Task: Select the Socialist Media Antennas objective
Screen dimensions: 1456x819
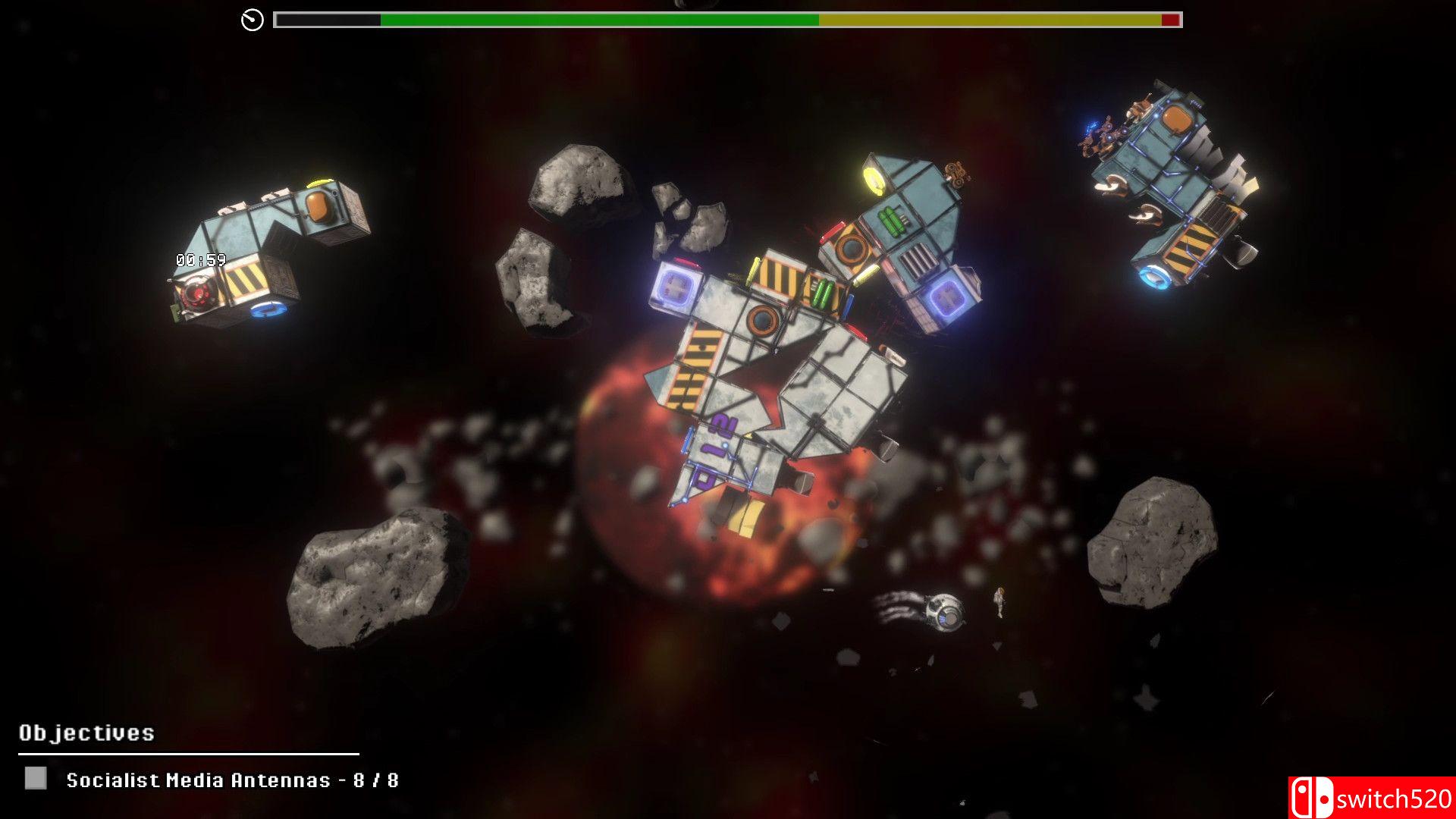Action: pyautogui.click(x=232, y=780)
